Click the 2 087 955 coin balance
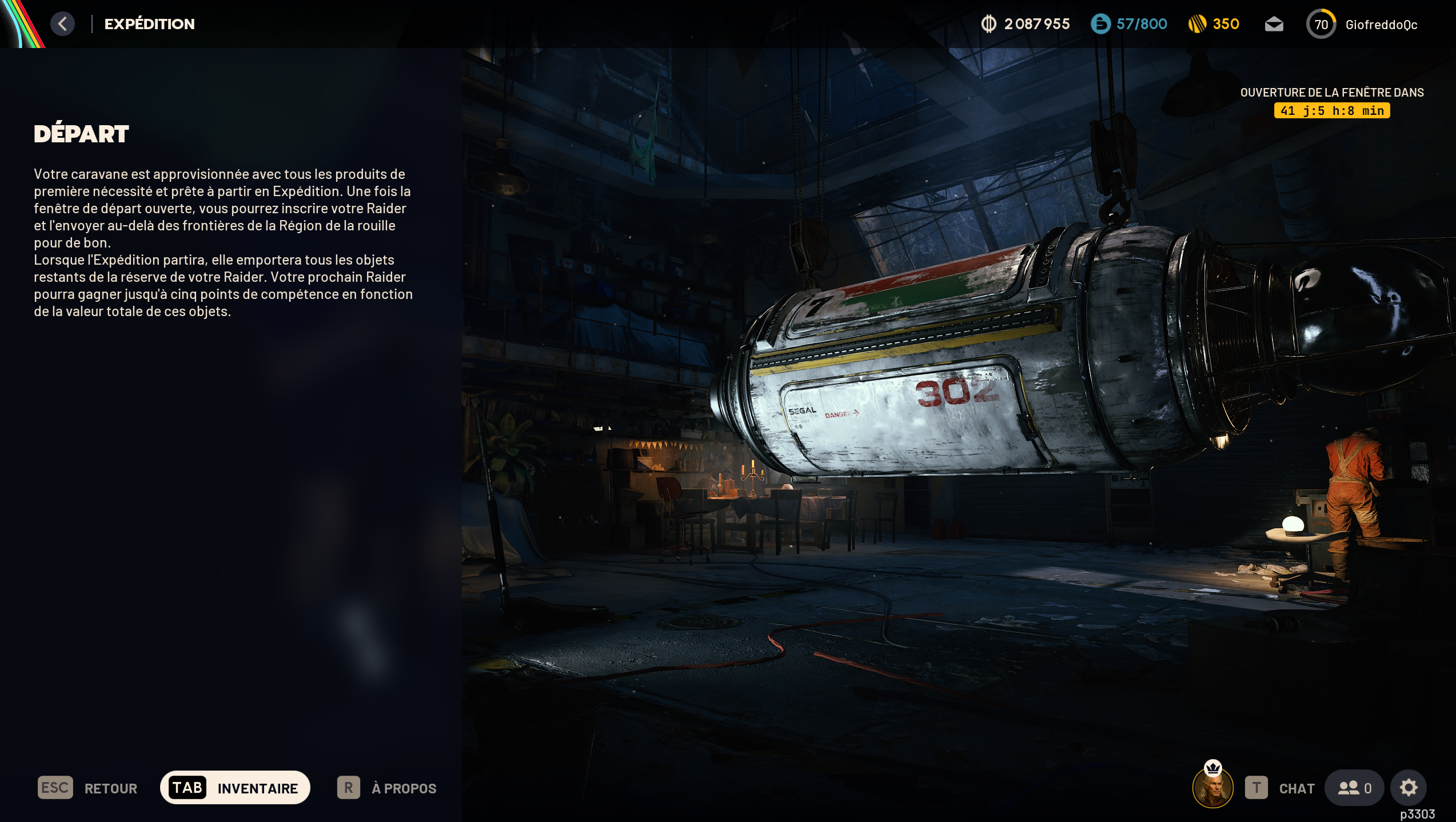The height and width of the screenshot is (822, 1456). pos(1026,24)
